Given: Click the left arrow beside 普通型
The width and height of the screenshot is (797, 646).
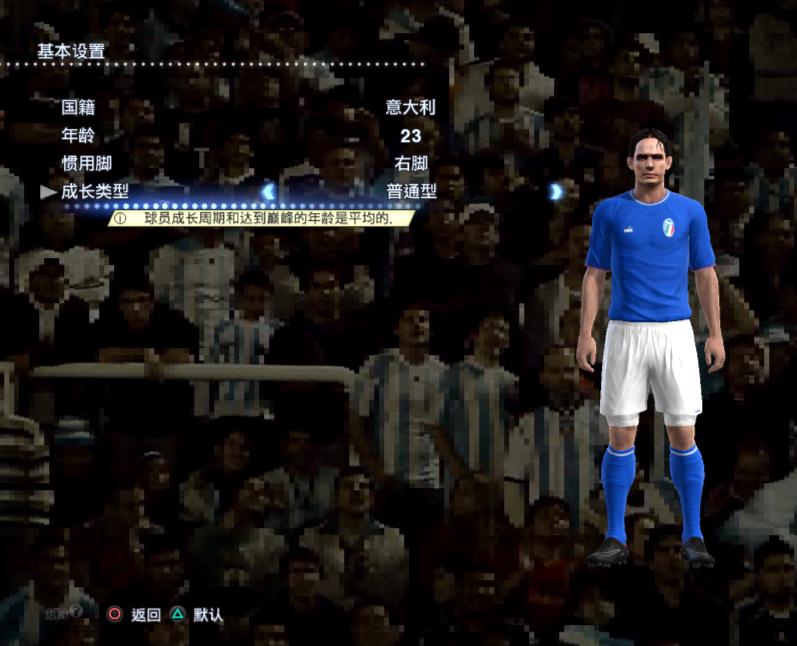Looking at the screenshot, I should 268,191.
